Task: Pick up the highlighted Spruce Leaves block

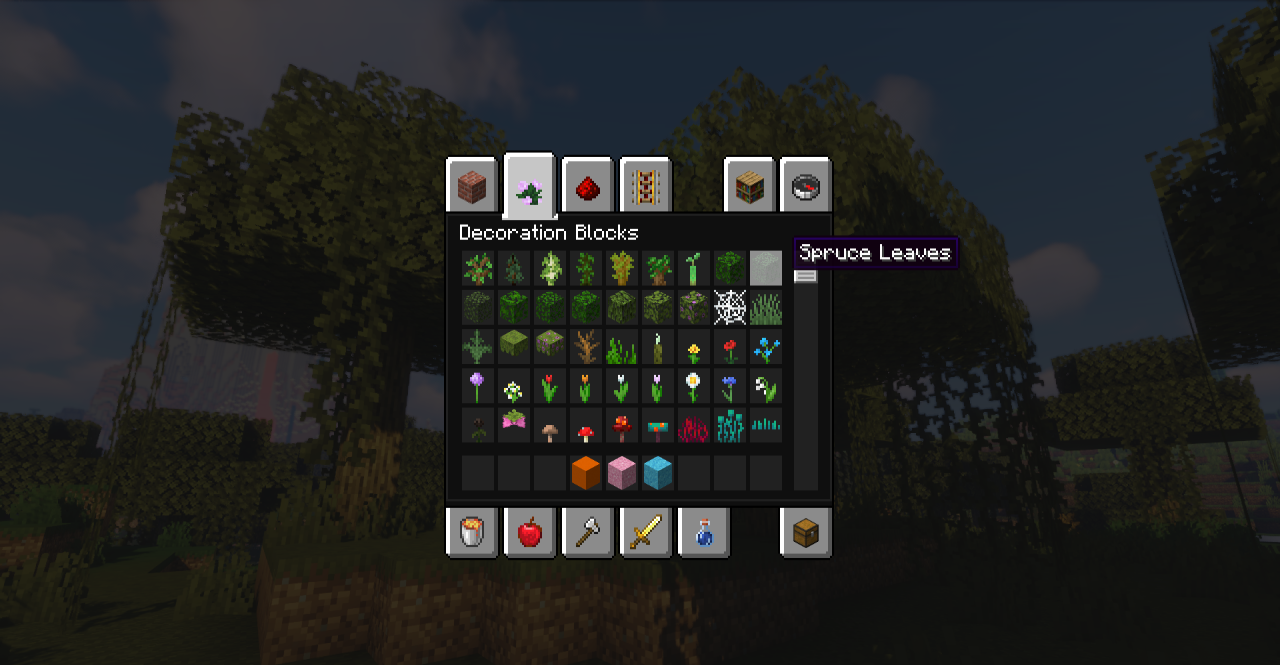Action: point(766,268)
